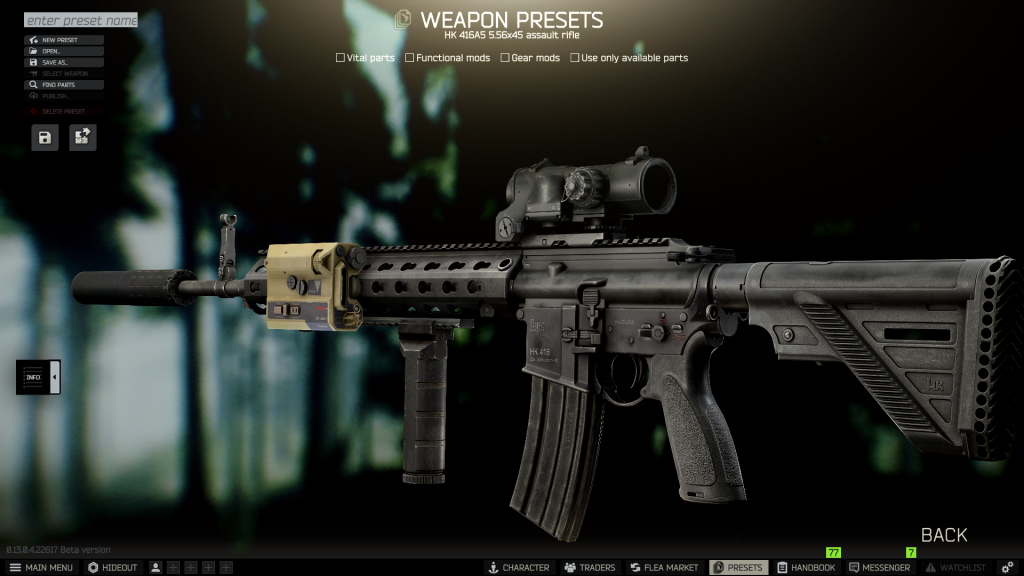The image size is (1024, 576).
Task: Choose the Open... preset option
Action: pos(64,51)
